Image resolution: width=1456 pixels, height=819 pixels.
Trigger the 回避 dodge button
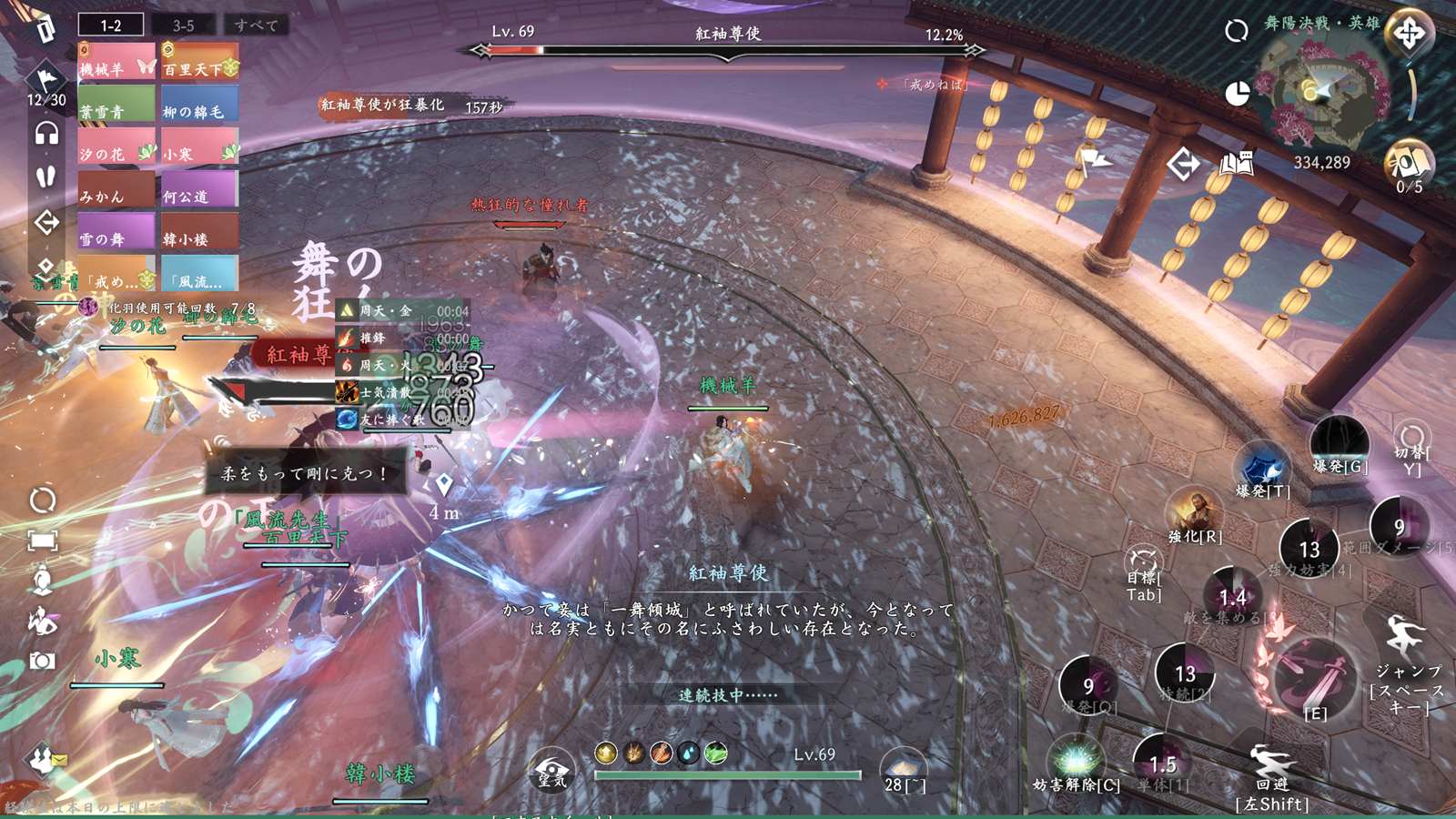pyautogui.click(x=1271, y=764)
